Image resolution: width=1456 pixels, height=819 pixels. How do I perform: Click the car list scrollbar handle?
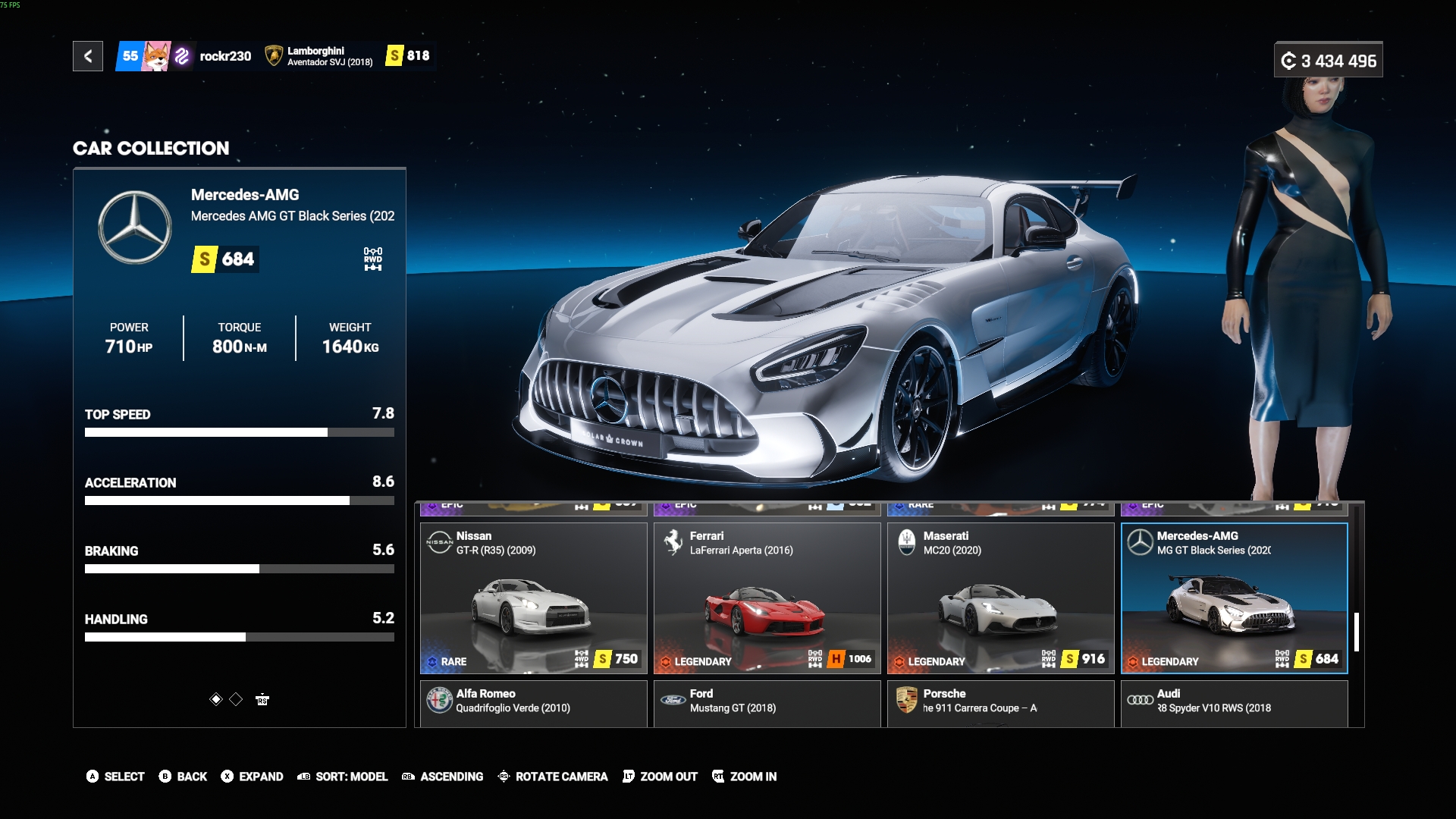tap(1356, 632)
